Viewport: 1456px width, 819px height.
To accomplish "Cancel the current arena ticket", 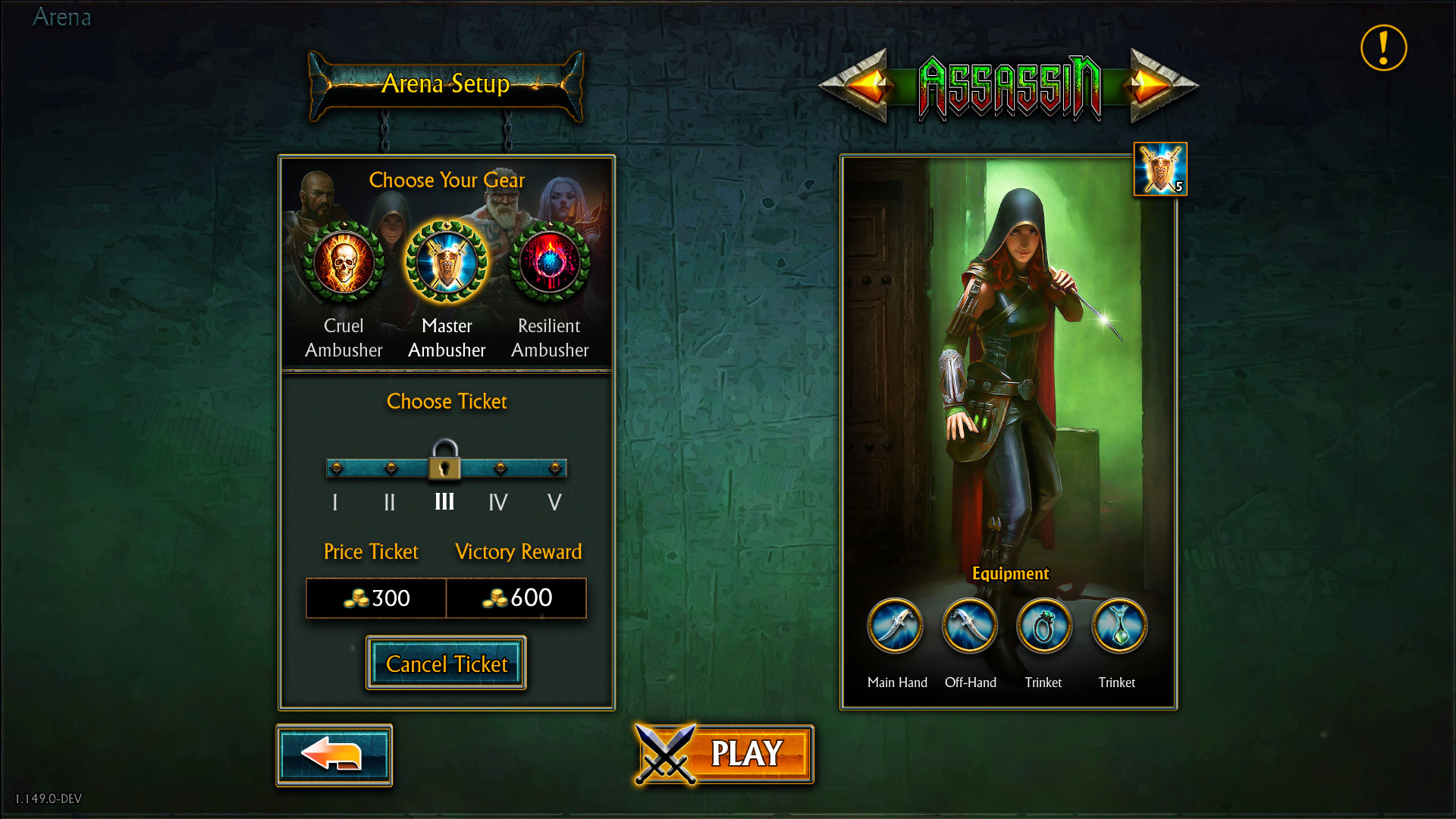I will pos(446,664).
